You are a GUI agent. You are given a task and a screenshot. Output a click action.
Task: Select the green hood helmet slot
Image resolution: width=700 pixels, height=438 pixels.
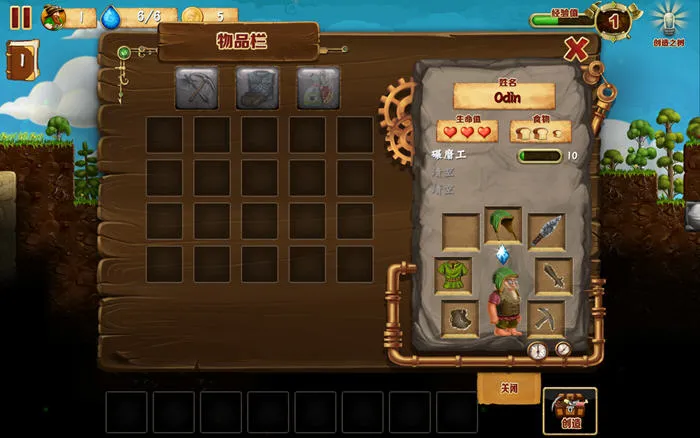tap(503, 227)
